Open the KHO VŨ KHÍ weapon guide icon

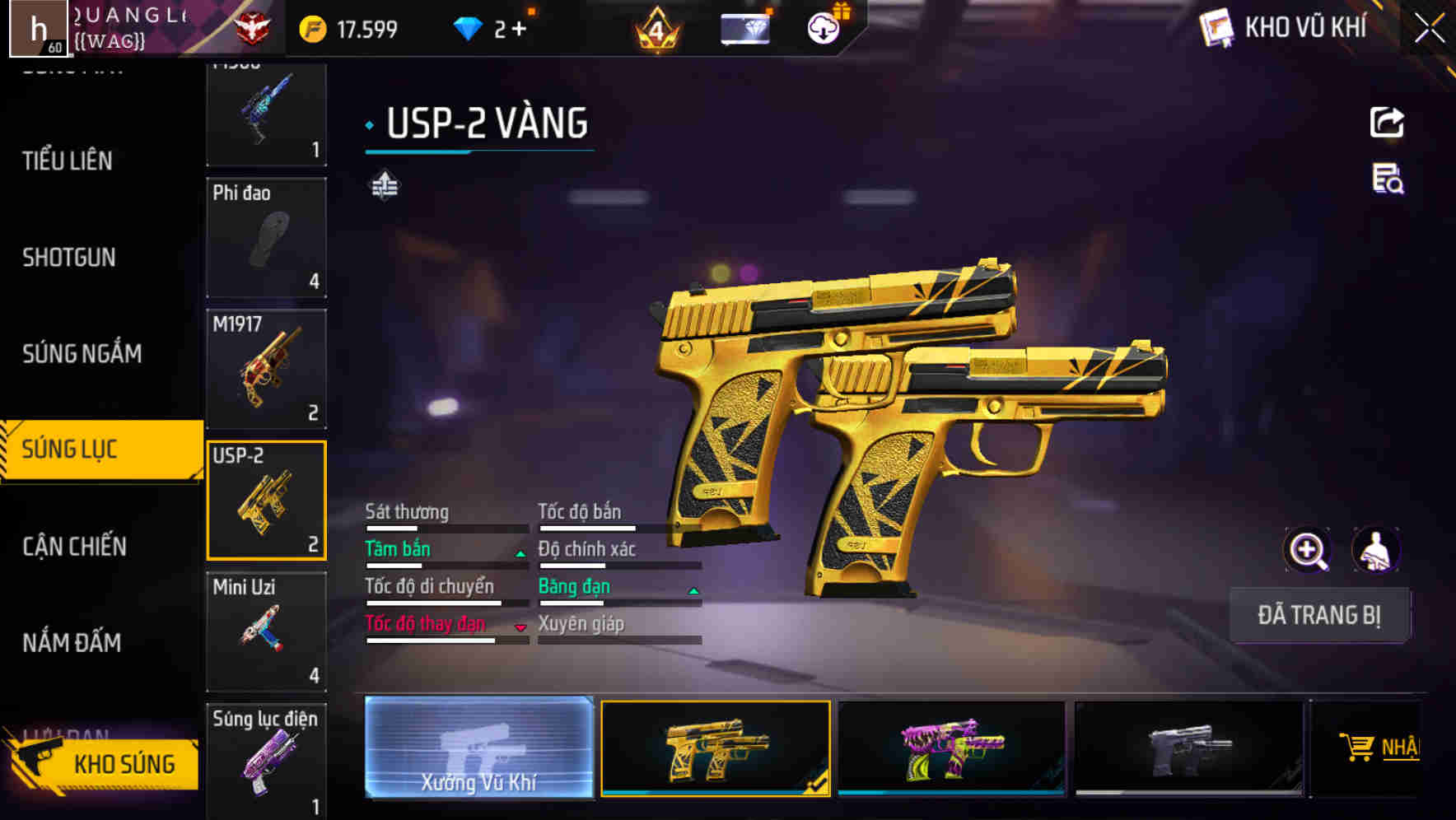point(1218,27)
